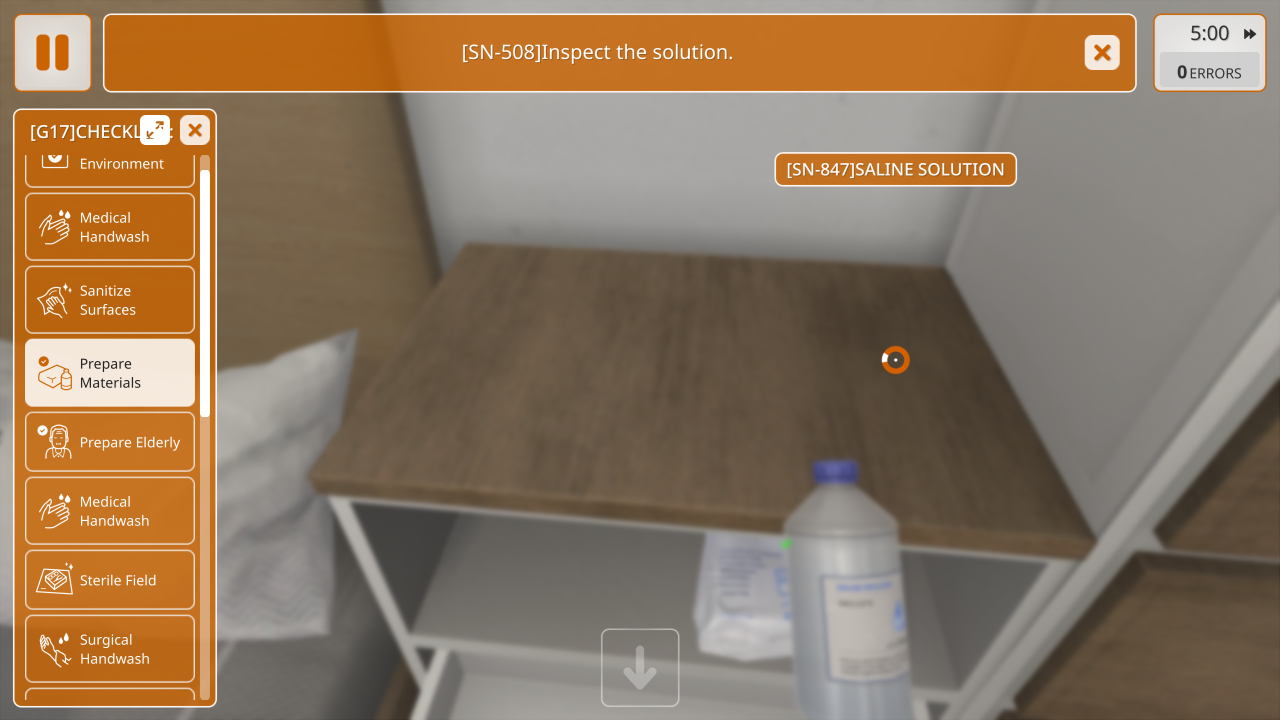Open the Surgical Handwash checklist step

click(110, 649)
